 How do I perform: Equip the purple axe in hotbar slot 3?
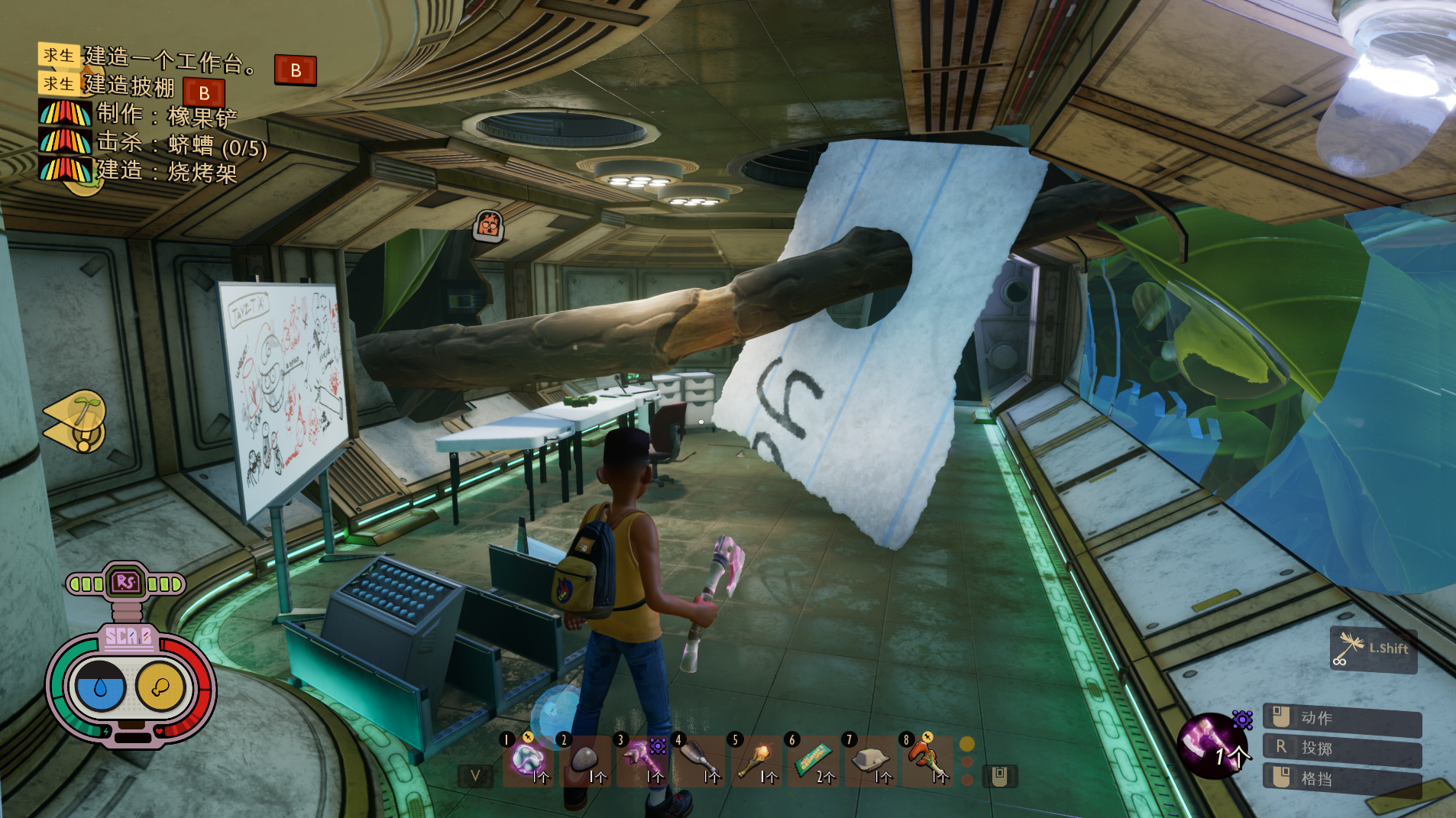642,761
